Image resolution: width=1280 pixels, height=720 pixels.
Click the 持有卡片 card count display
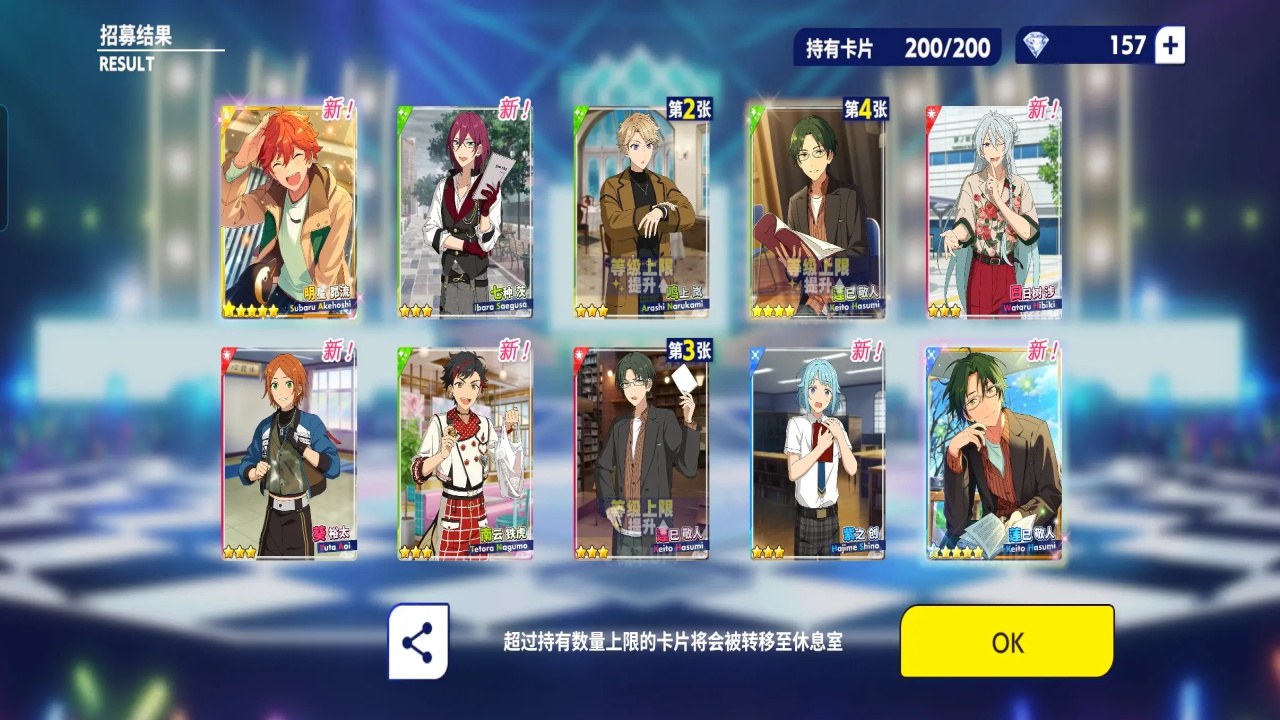coord(900,45)
